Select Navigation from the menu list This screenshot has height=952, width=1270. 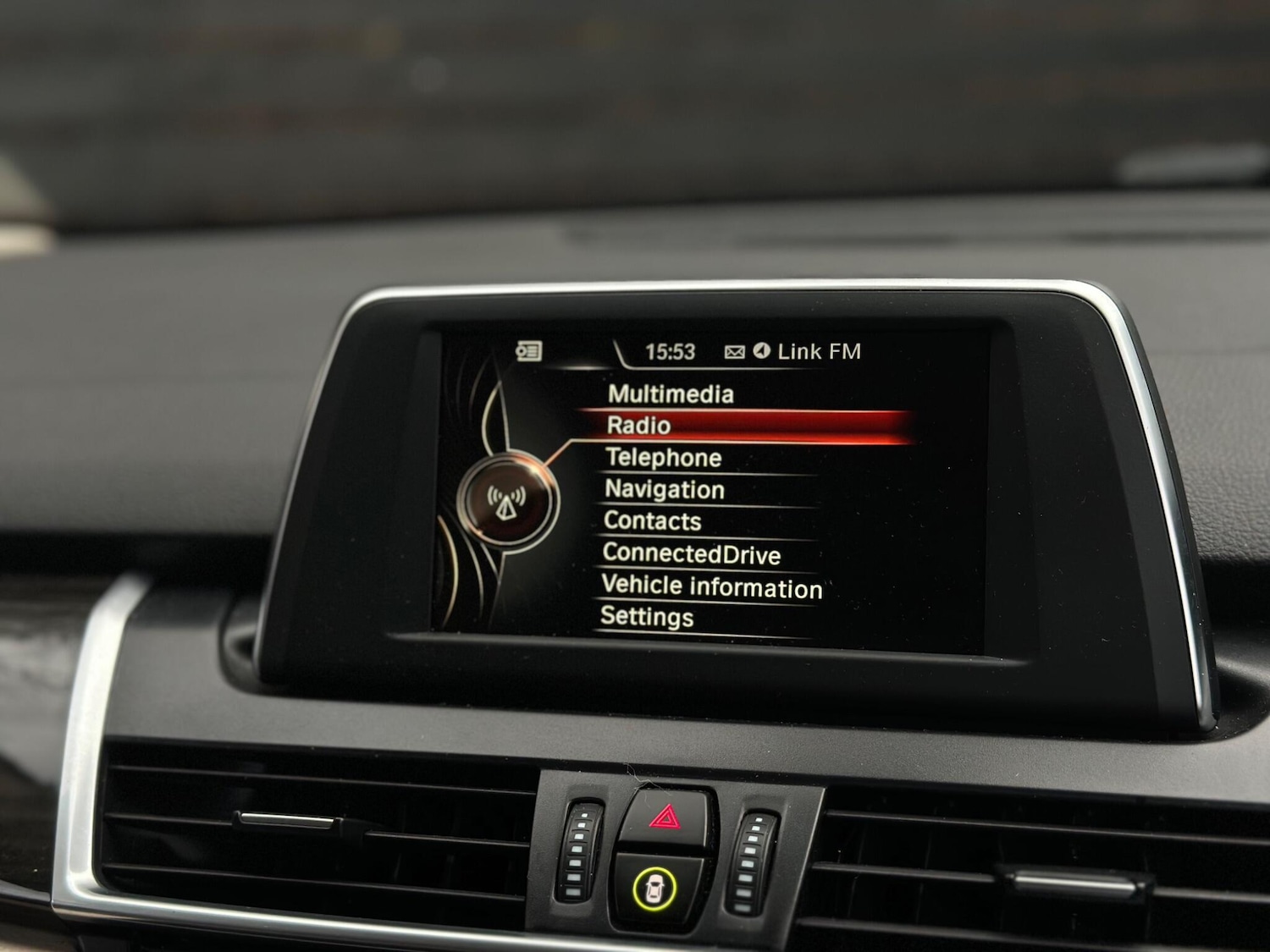coord(664,489)
